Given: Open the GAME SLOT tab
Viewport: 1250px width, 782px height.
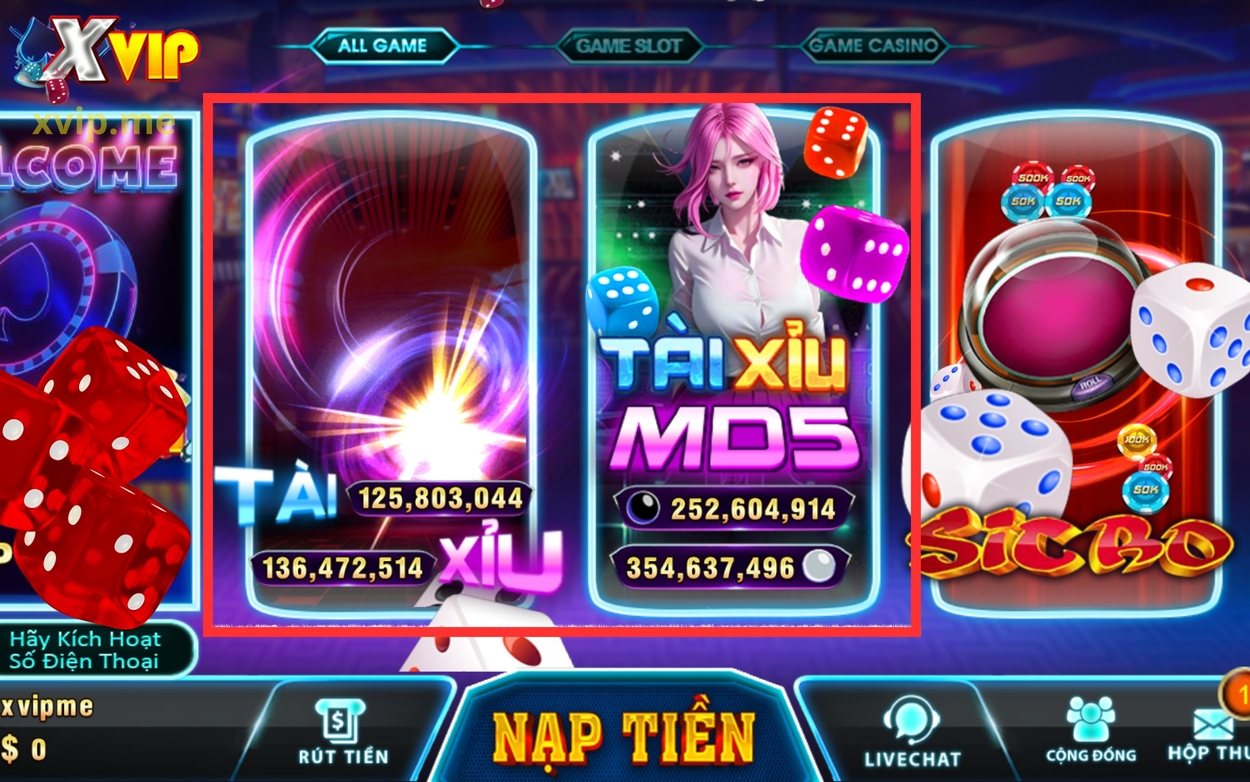Looking at the screenshot, I should pos(628,46).
